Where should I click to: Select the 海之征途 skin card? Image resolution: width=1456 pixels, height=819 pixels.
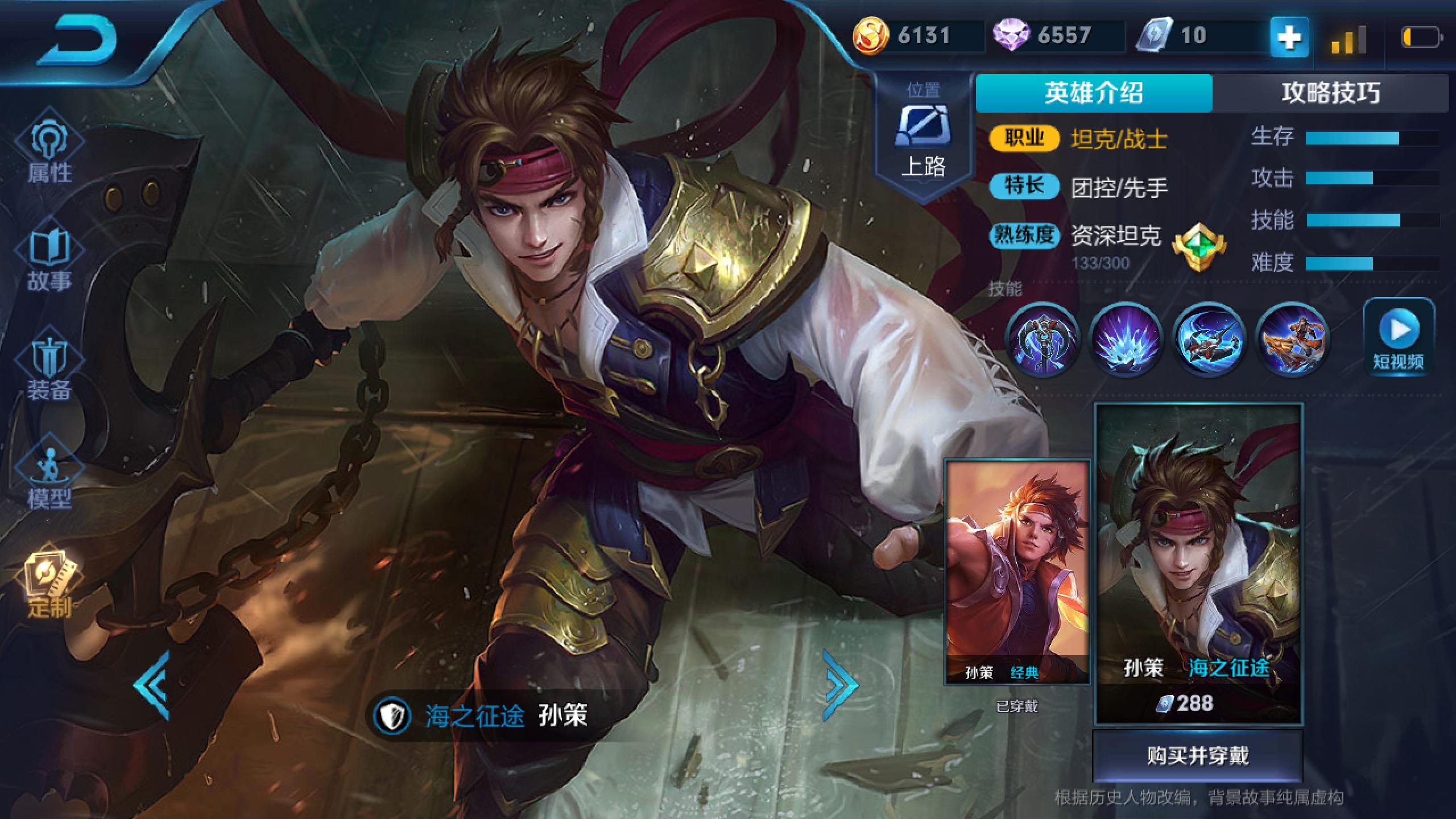pos(1198,563)
